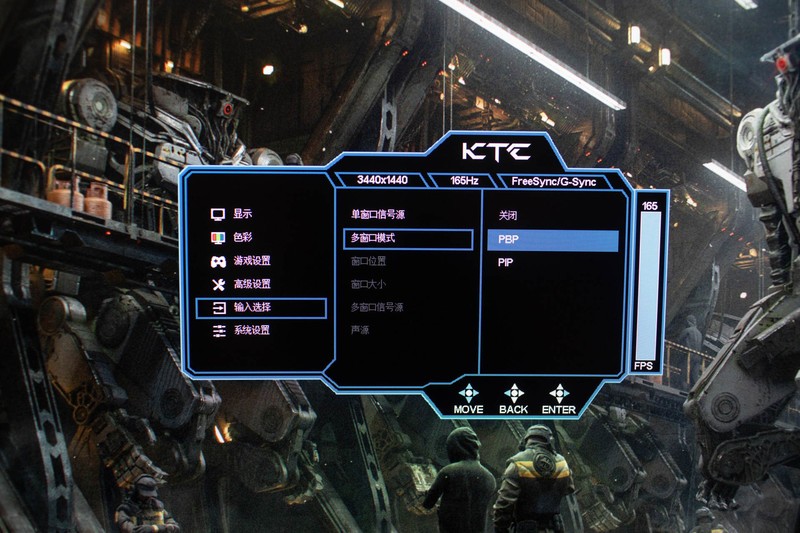Click the greyed 窗口位置 window position option

pyautogui.click(x=368, y=262)
